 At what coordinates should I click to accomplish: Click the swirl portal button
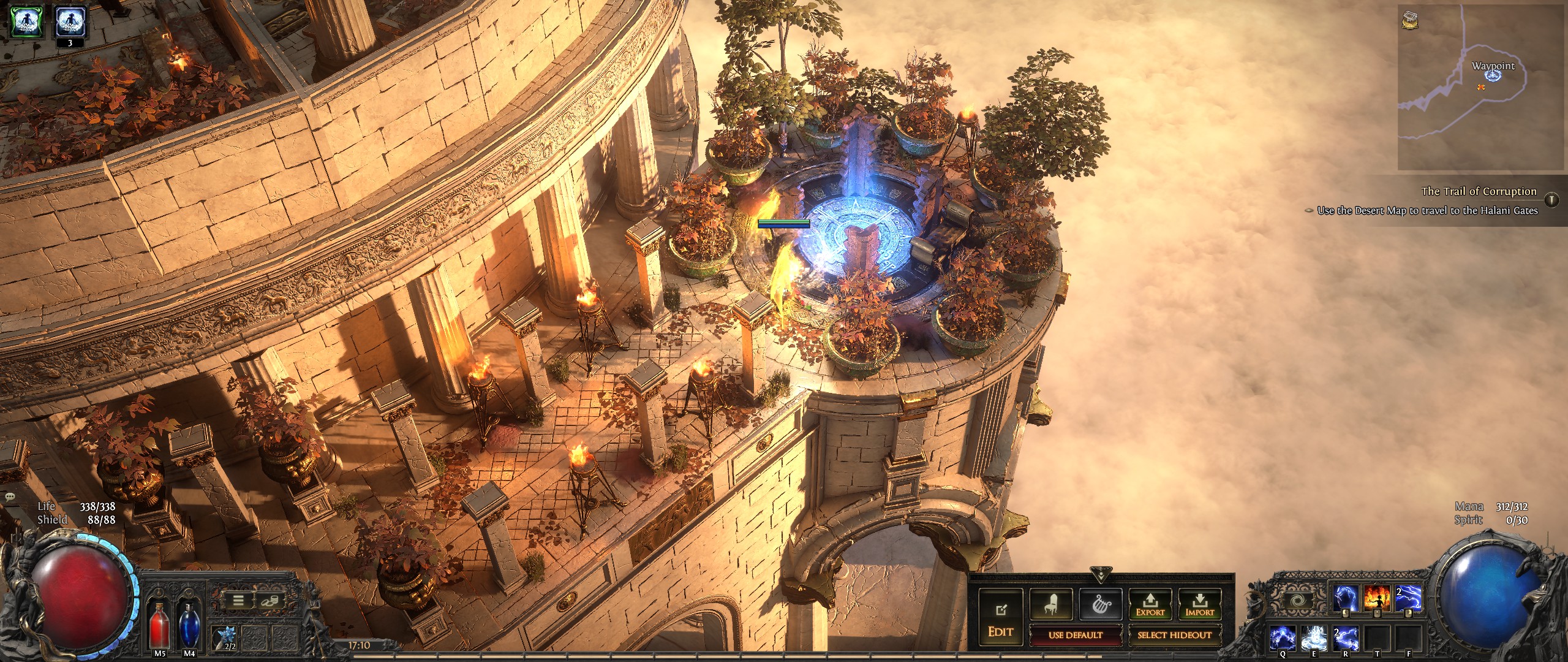1297,600
